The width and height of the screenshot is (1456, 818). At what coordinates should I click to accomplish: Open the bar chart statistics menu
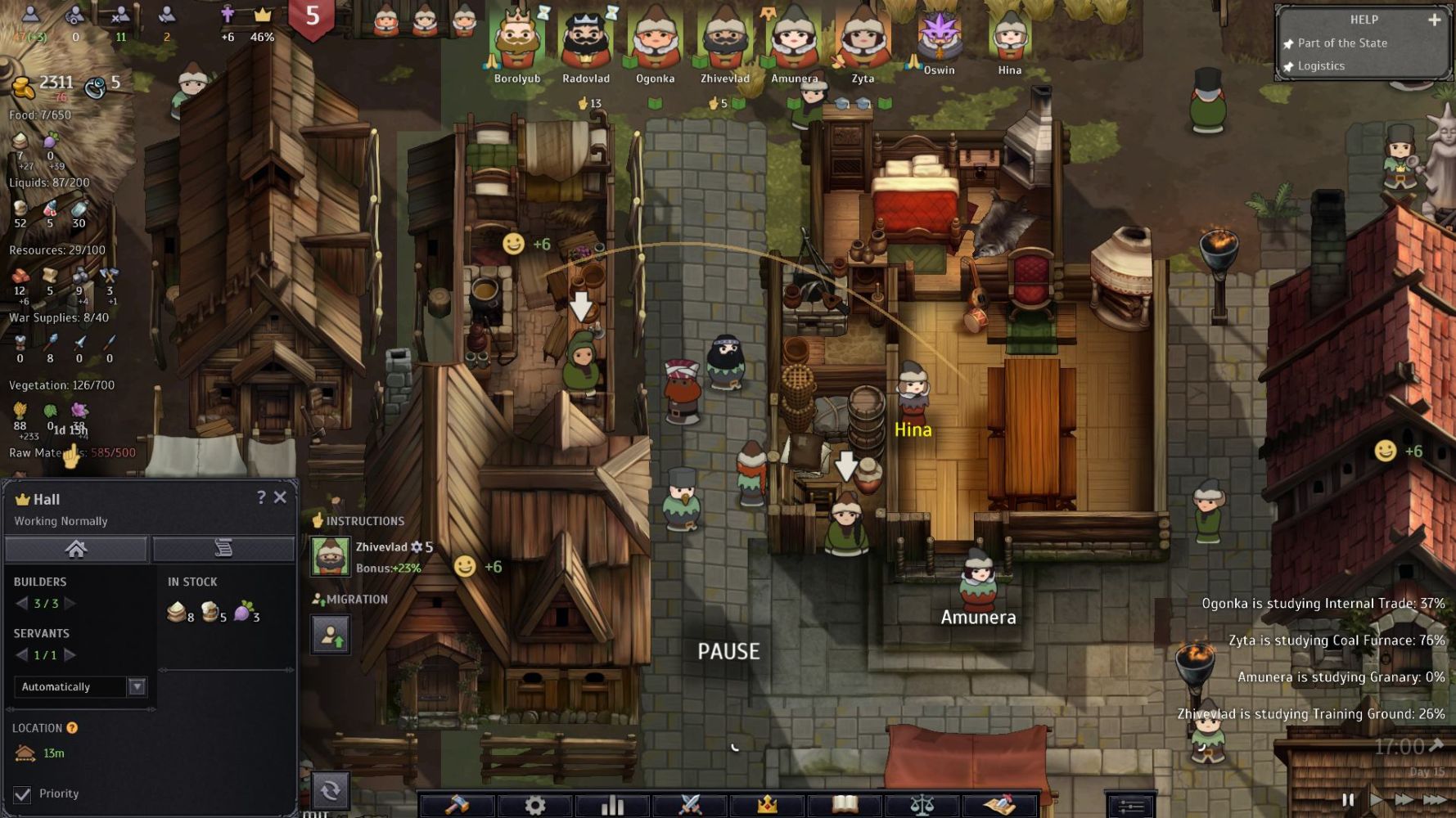click(x=612, y=805)
